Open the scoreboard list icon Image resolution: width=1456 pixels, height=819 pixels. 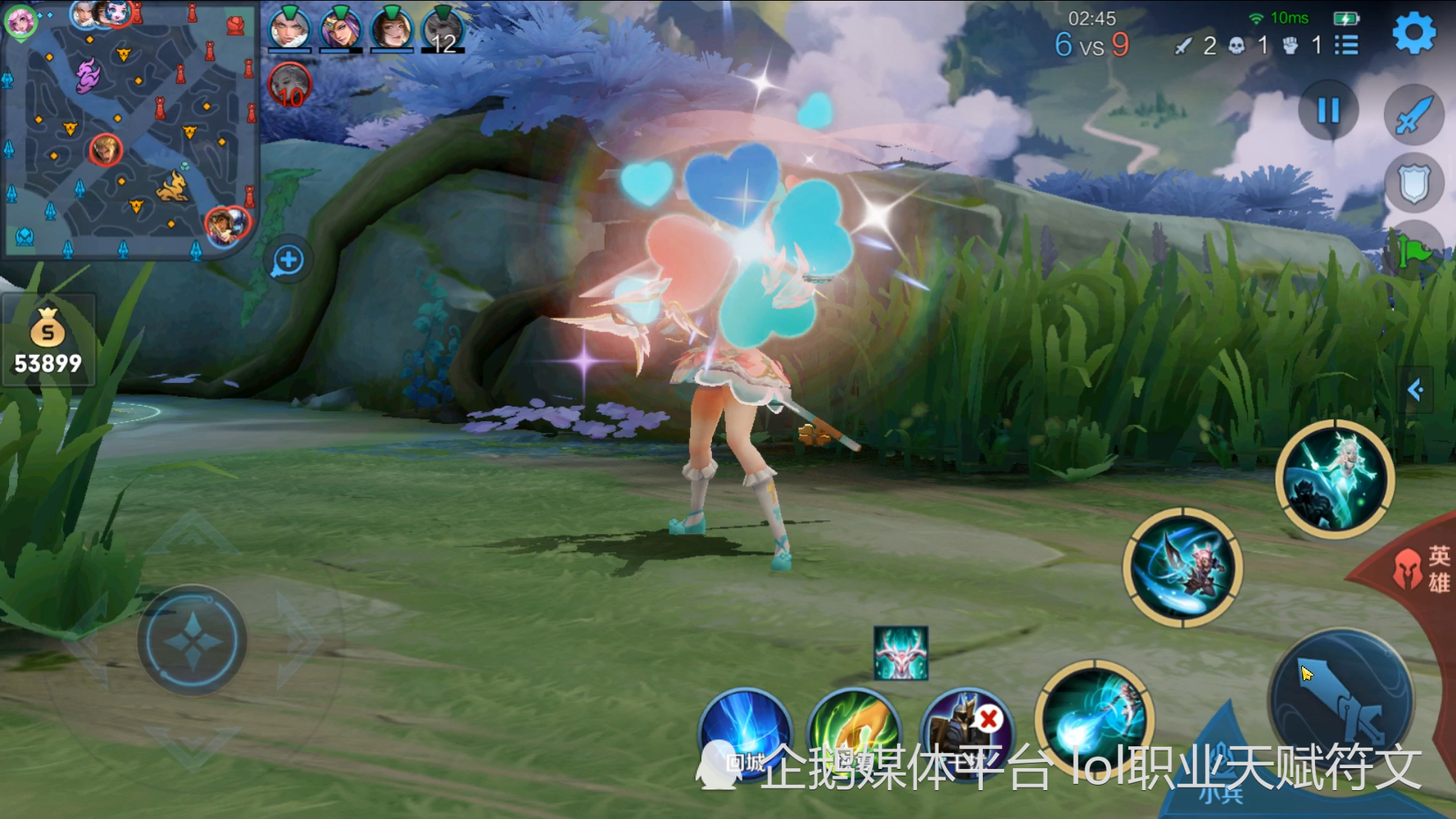coord(1346,45)
